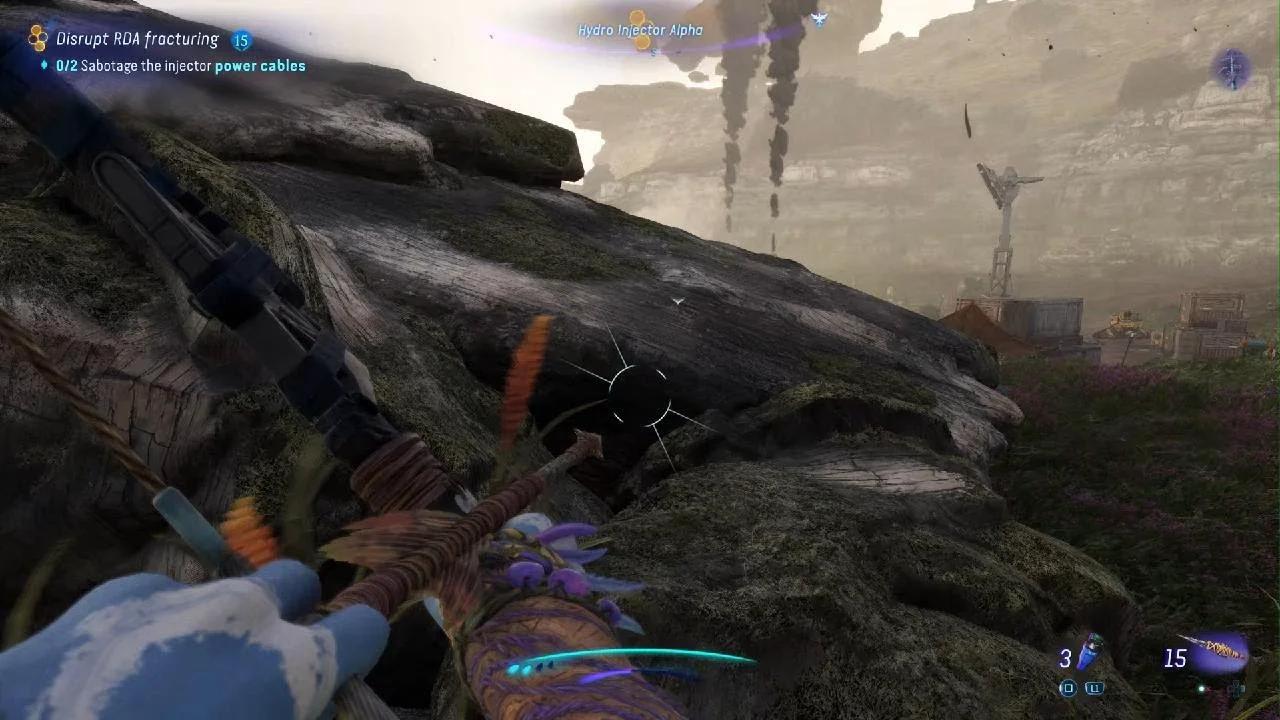Toggle the L1 button prompt
The width and height of the screenshot is (1280, 720).
coord(1095,687)
